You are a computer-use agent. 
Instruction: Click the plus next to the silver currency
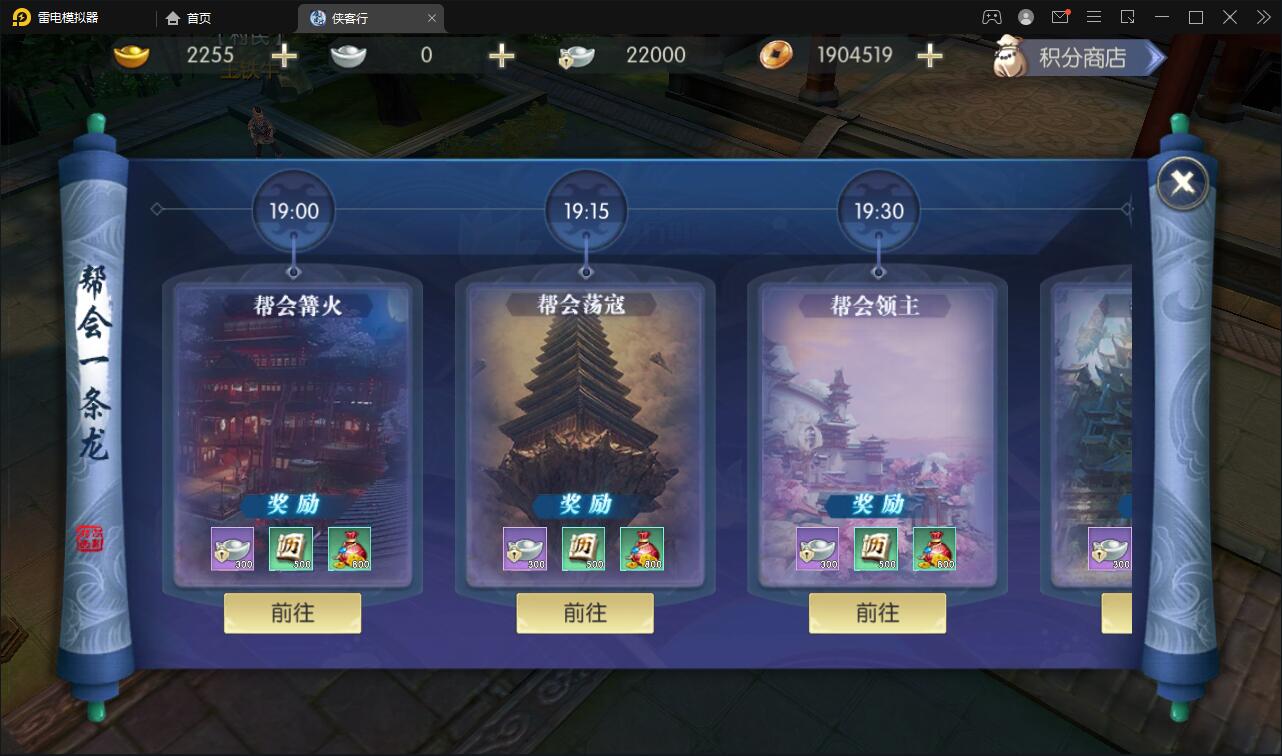500,57
